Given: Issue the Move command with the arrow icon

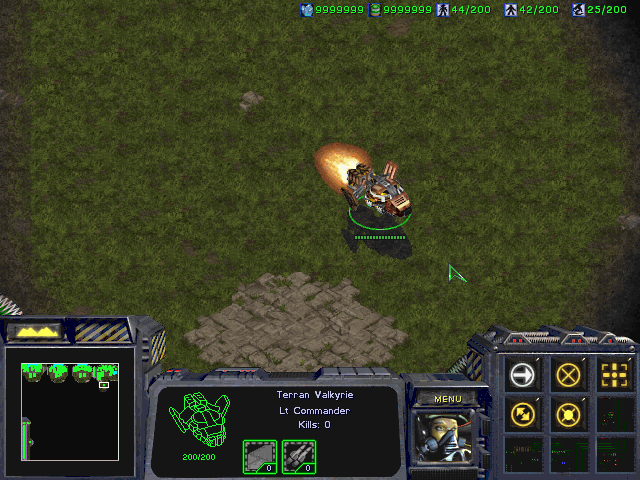Looking at the screenshot, I should (x=523, y=375).
